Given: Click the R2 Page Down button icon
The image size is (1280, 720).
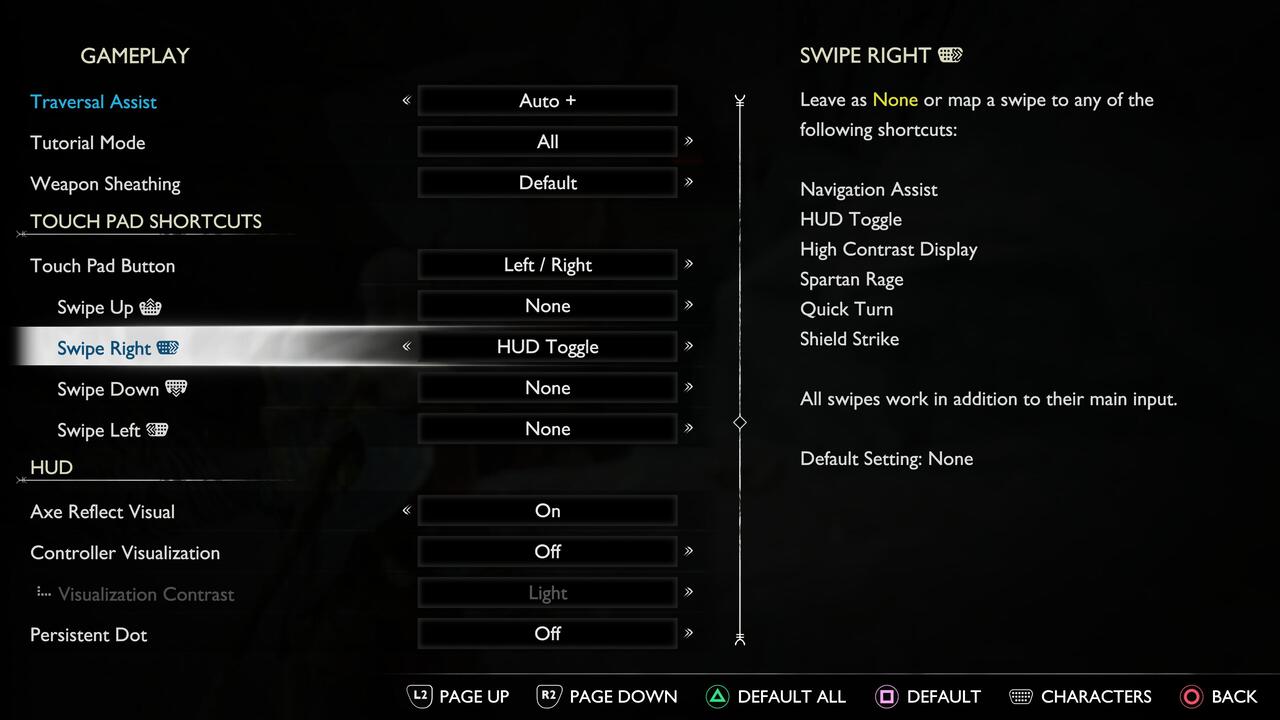Looking at the screenshot, I should point(548,696).
